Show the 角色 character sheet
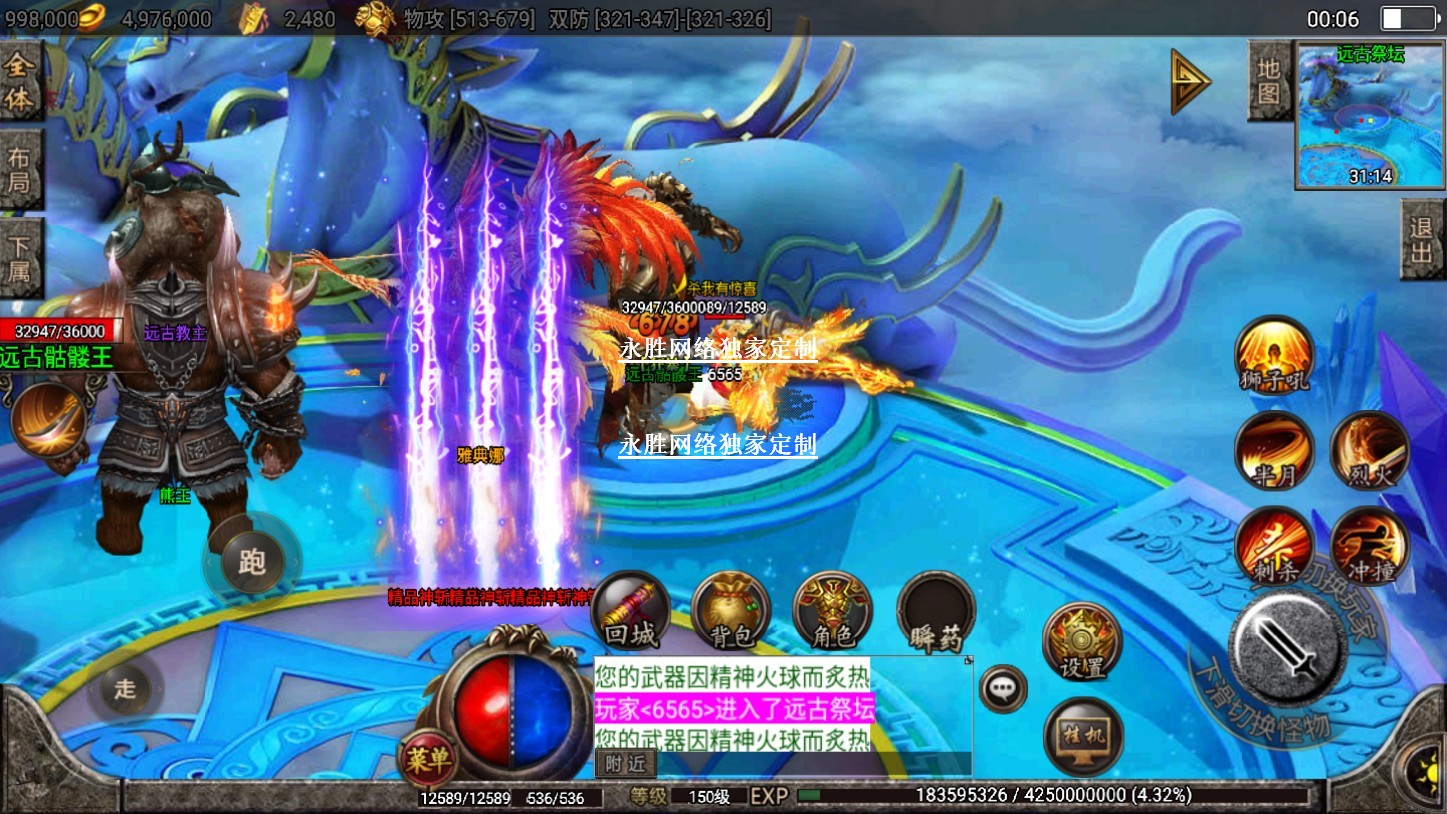 point(832,611)
